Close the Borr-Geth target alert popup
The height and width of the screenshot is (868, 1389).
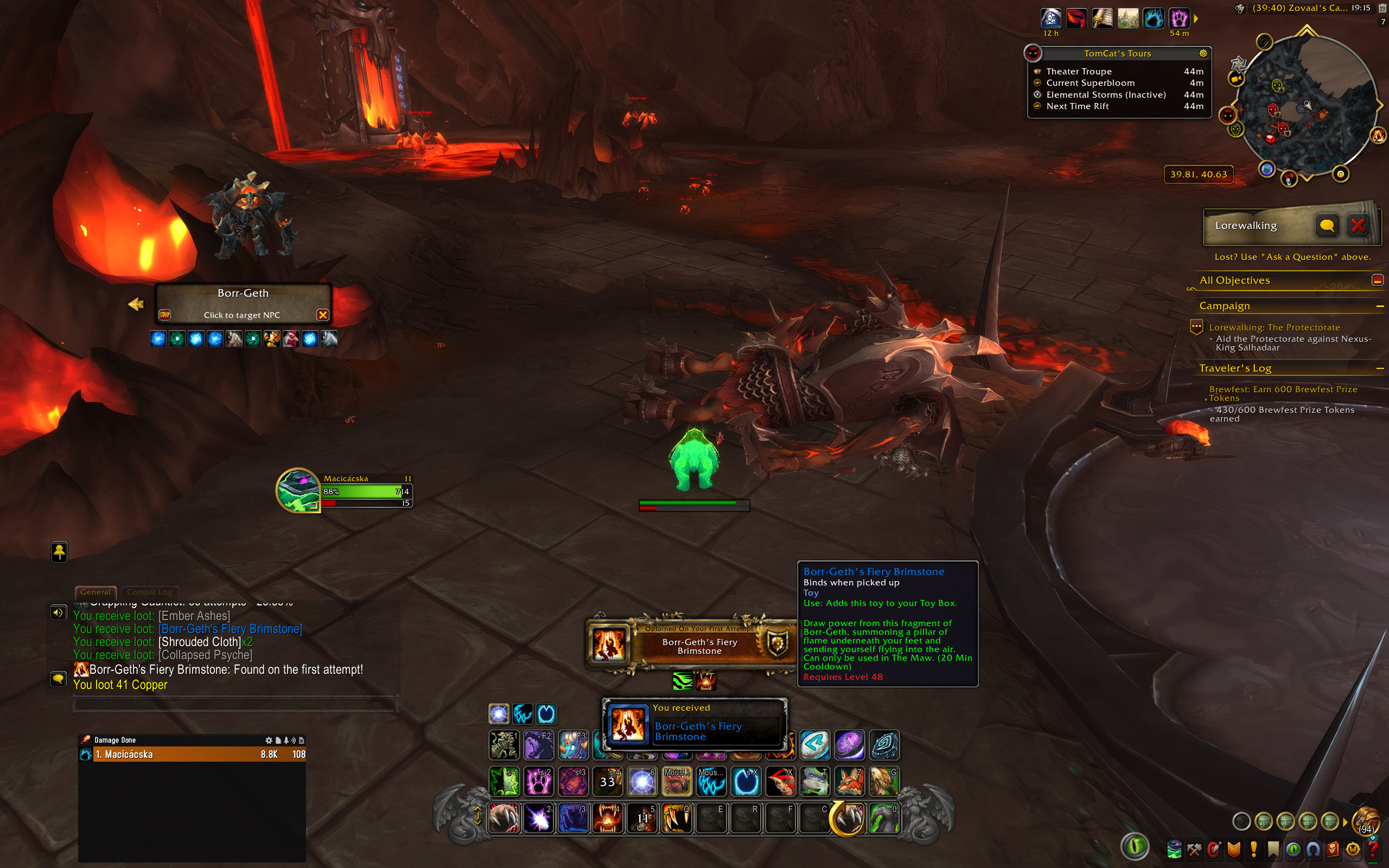tap(323, 315)
